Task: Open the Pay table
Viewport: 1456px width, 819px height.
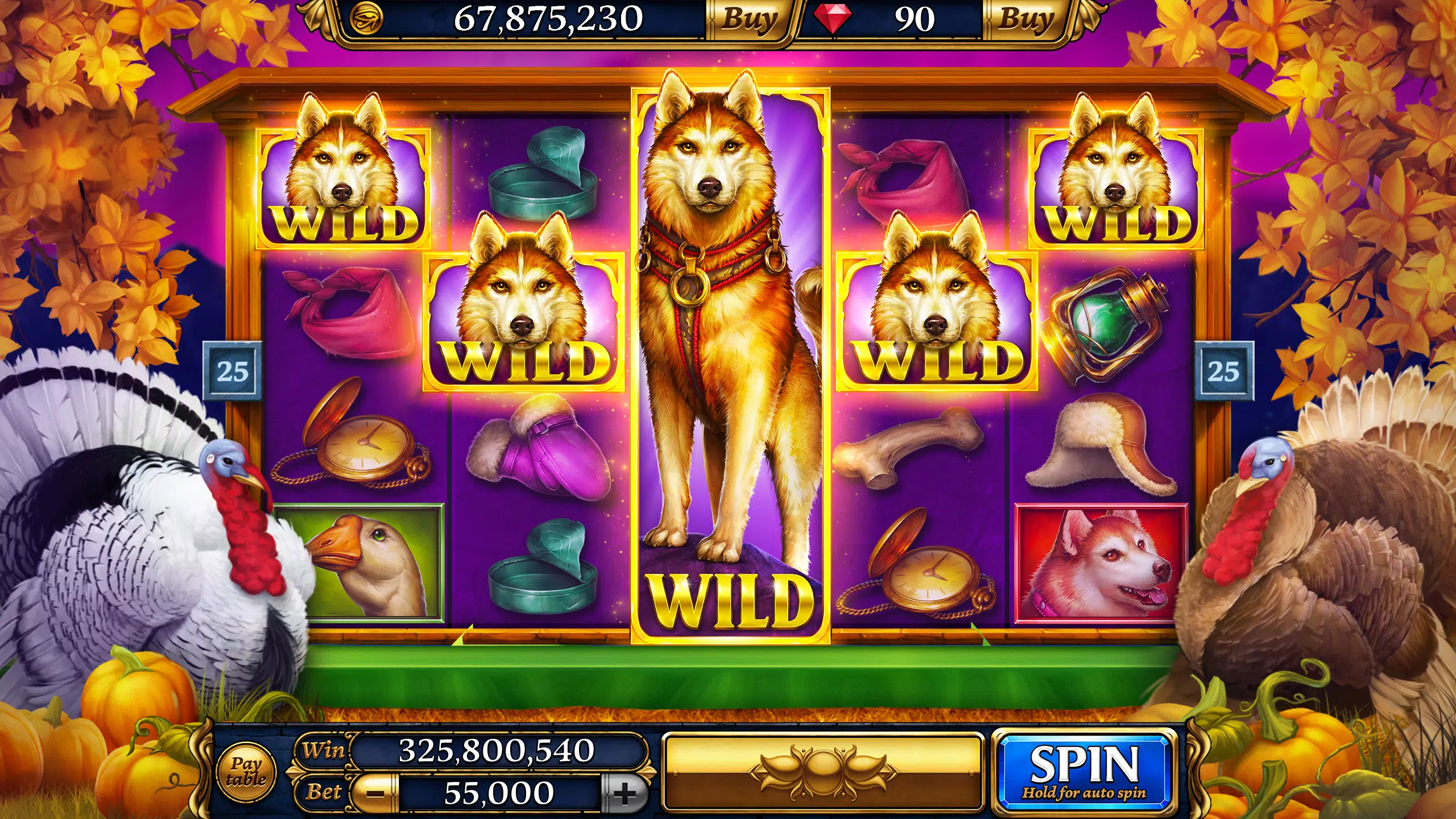Action: point(246,772)
